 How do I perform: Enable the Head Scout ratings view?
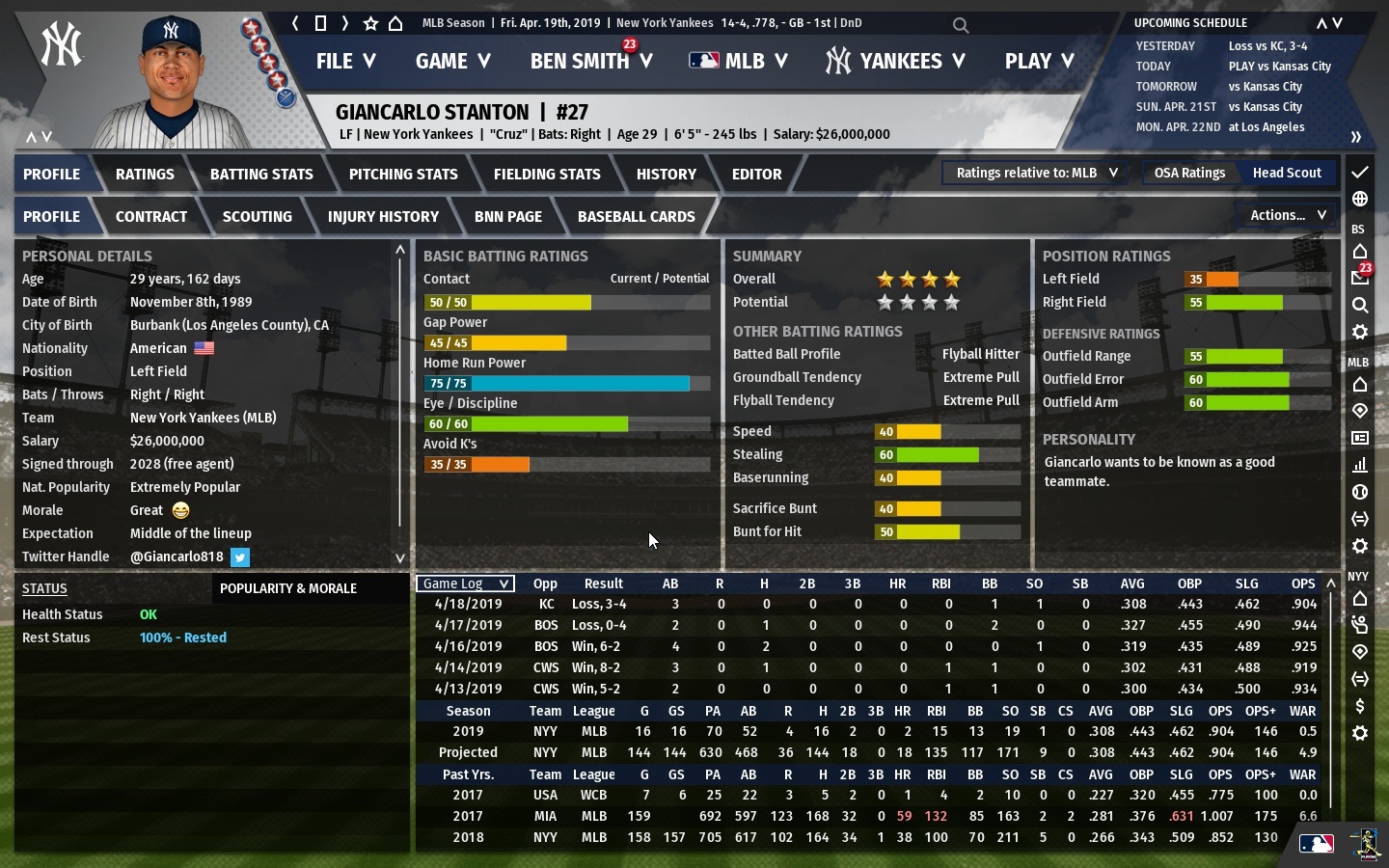coord(1287,173)
